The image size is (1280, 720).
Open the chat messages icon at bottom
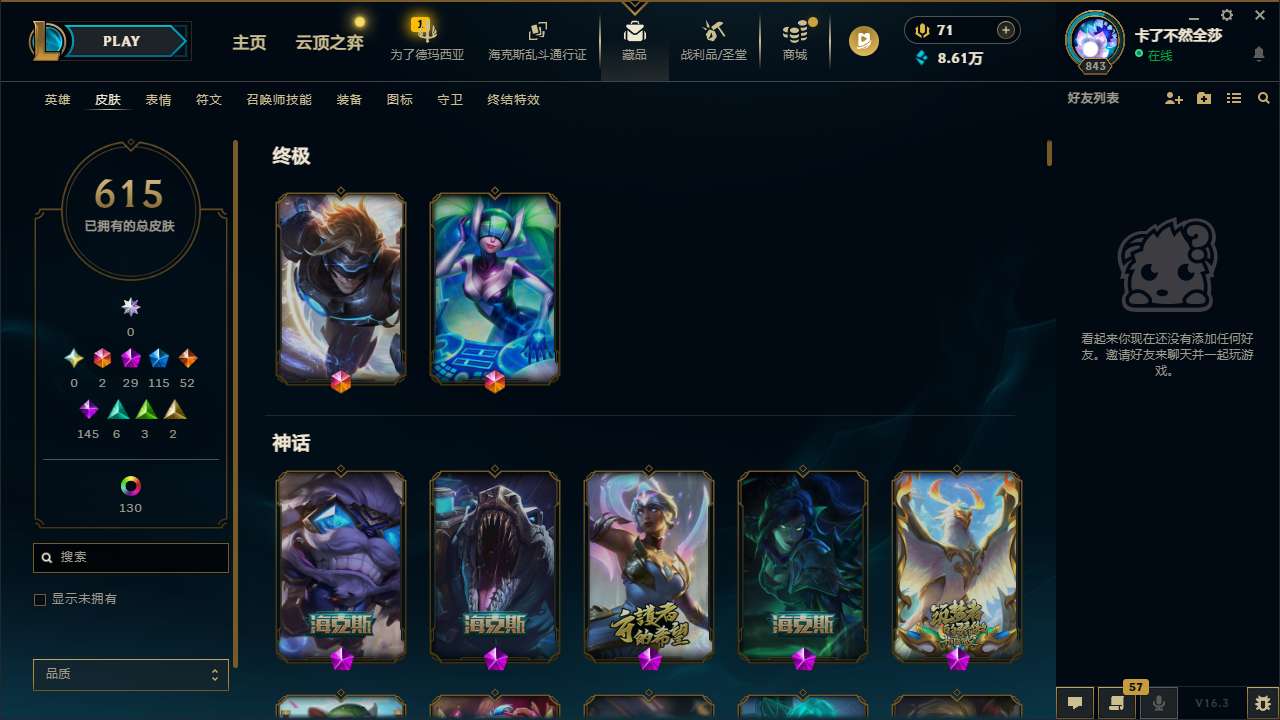click(x=1074, y=702)
